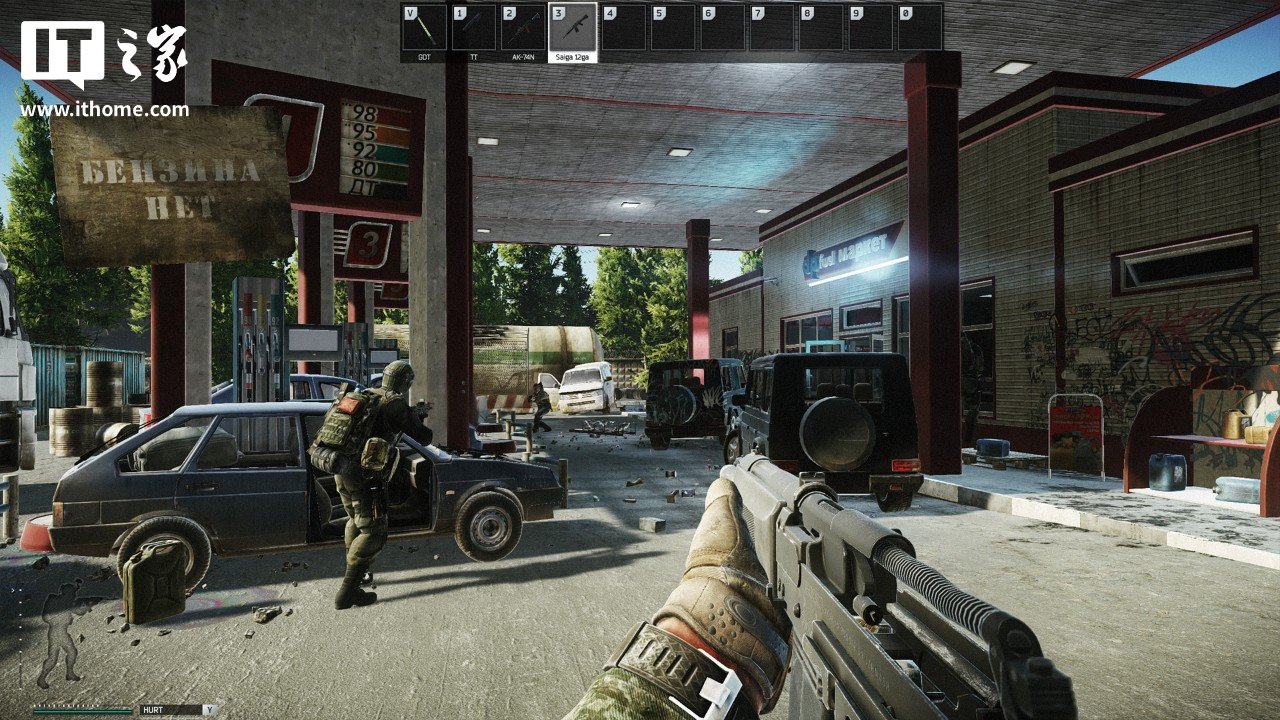Click the highlighted Saiga 12ga slot
1280x720 pixels.
click(573, 28)
